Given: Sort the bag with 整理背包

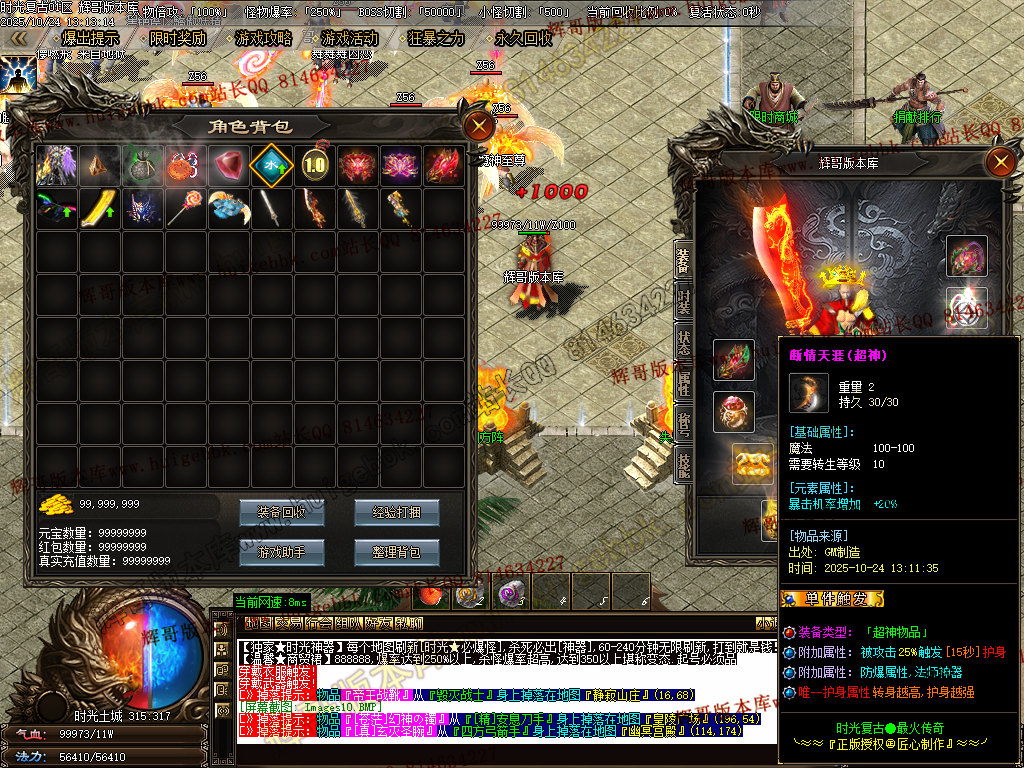Looking at the screenshot, I should coord(396,552).
